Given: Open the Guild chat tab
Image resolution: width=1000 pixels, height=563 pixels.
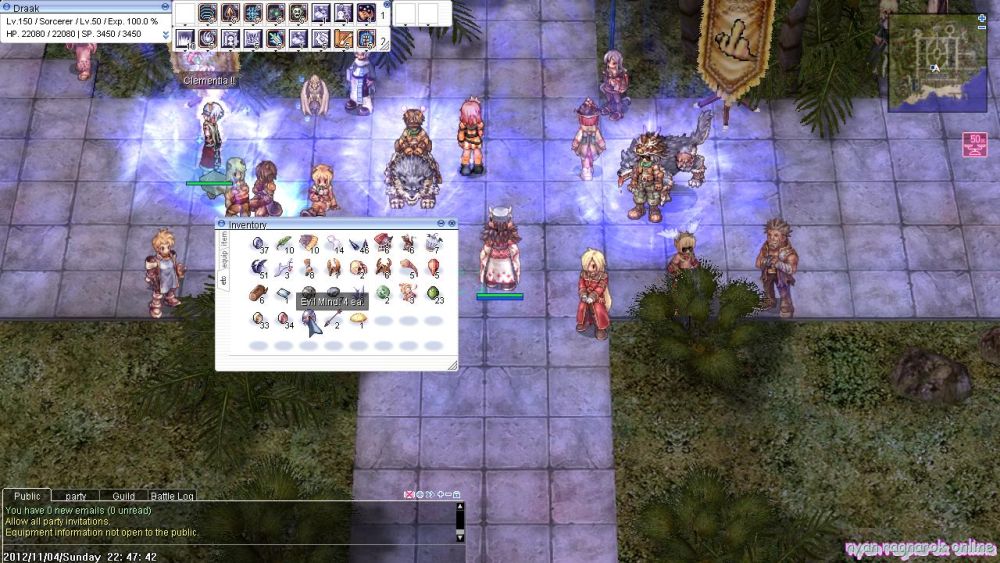Looking at the screenshot, I should click(x=123, y=496).
